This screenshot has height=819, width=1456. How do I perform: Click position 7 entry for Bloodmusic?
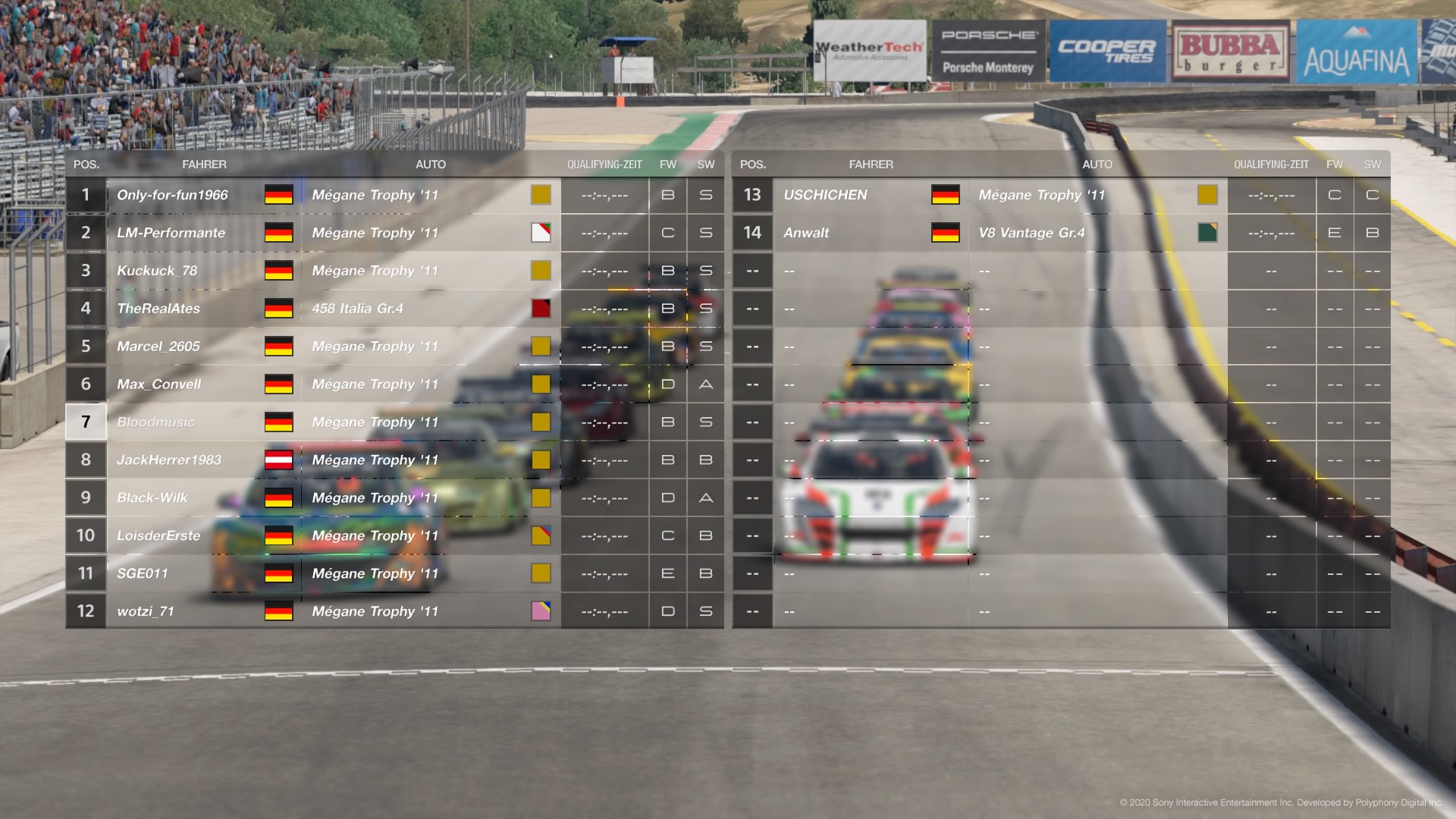(x=86, y=422)
